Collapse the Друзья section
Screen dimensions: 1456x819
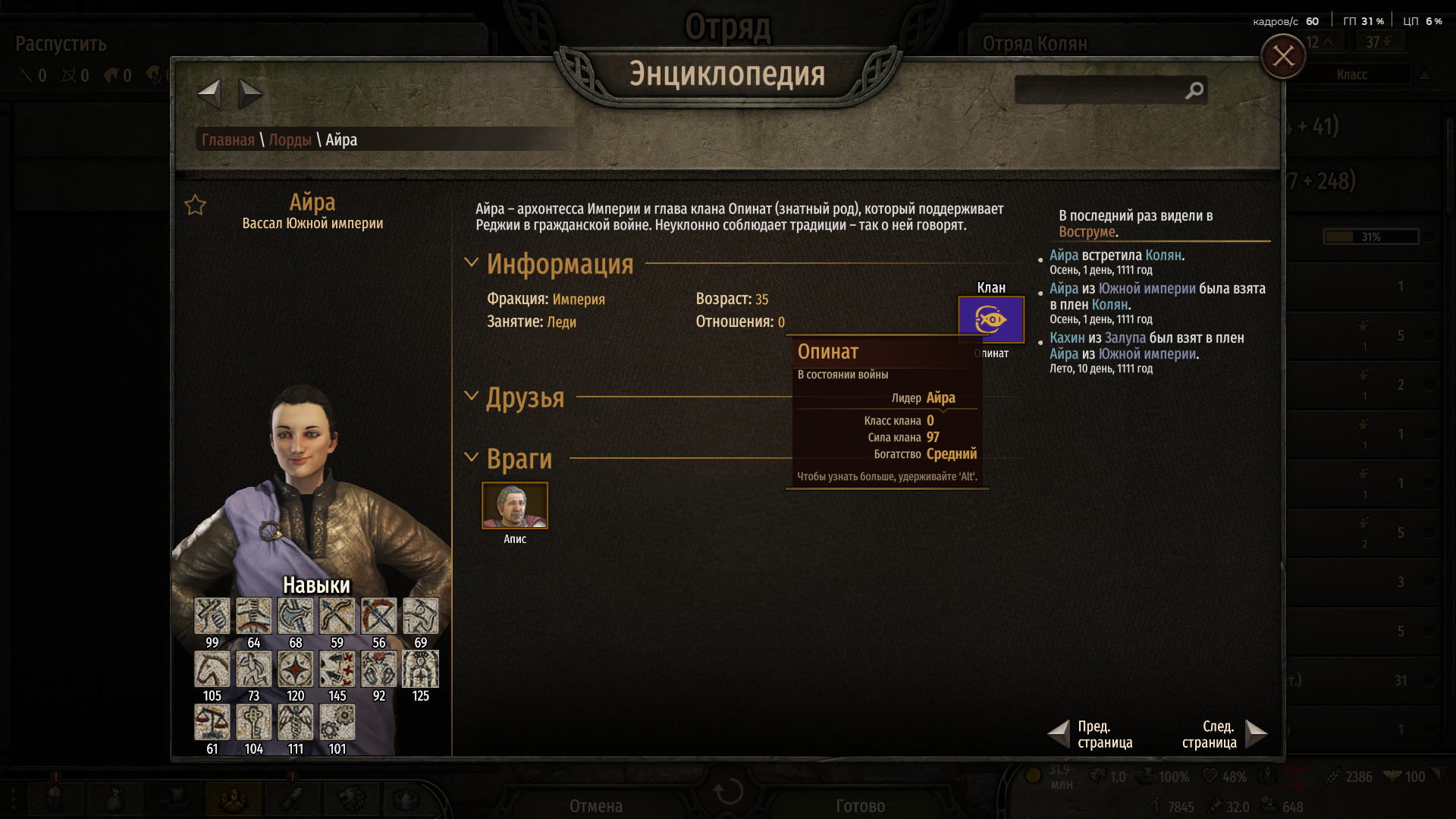coord(471,397)
